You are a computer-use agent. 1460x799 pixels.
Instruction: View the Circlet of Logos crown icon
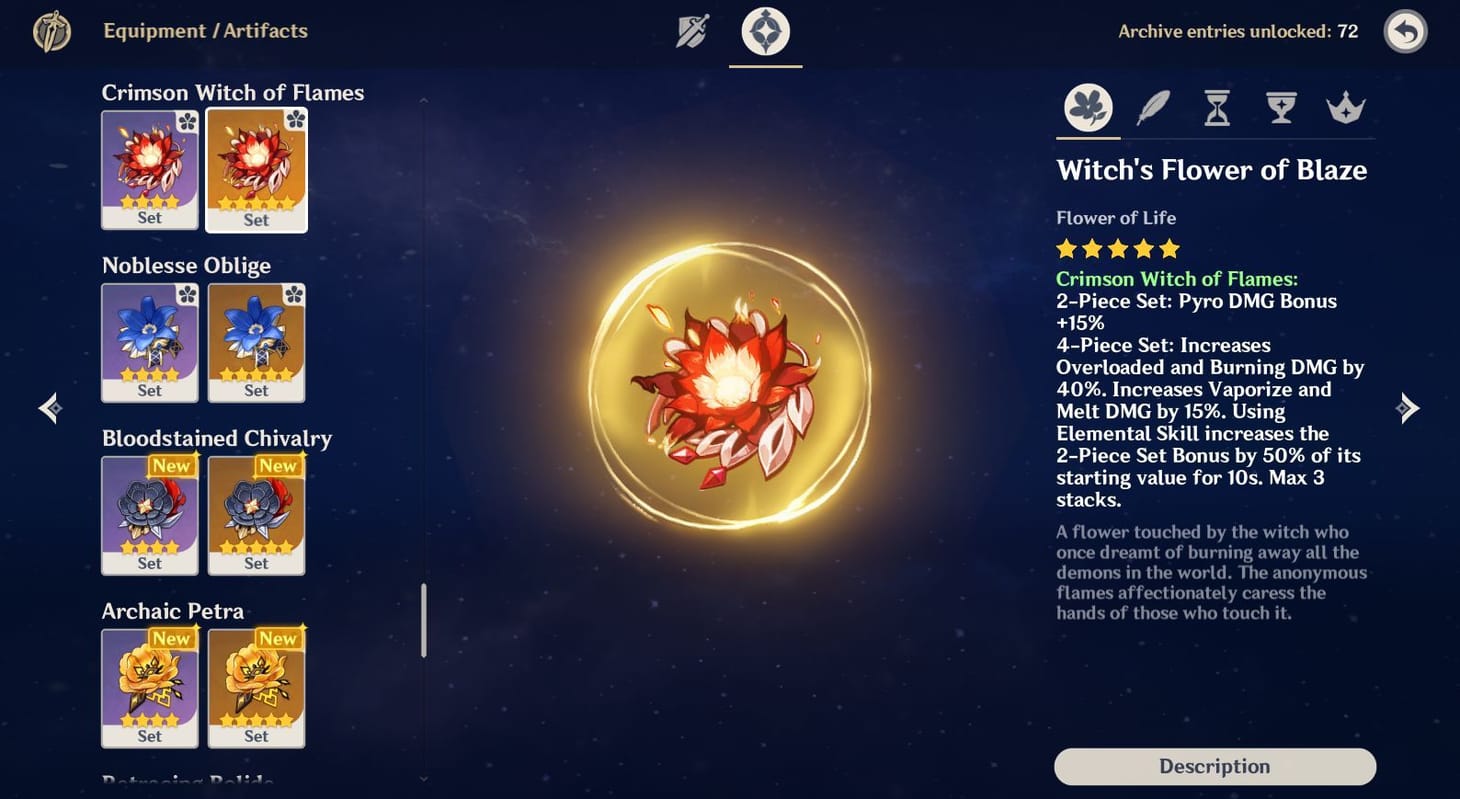[x=1346, y=107]
